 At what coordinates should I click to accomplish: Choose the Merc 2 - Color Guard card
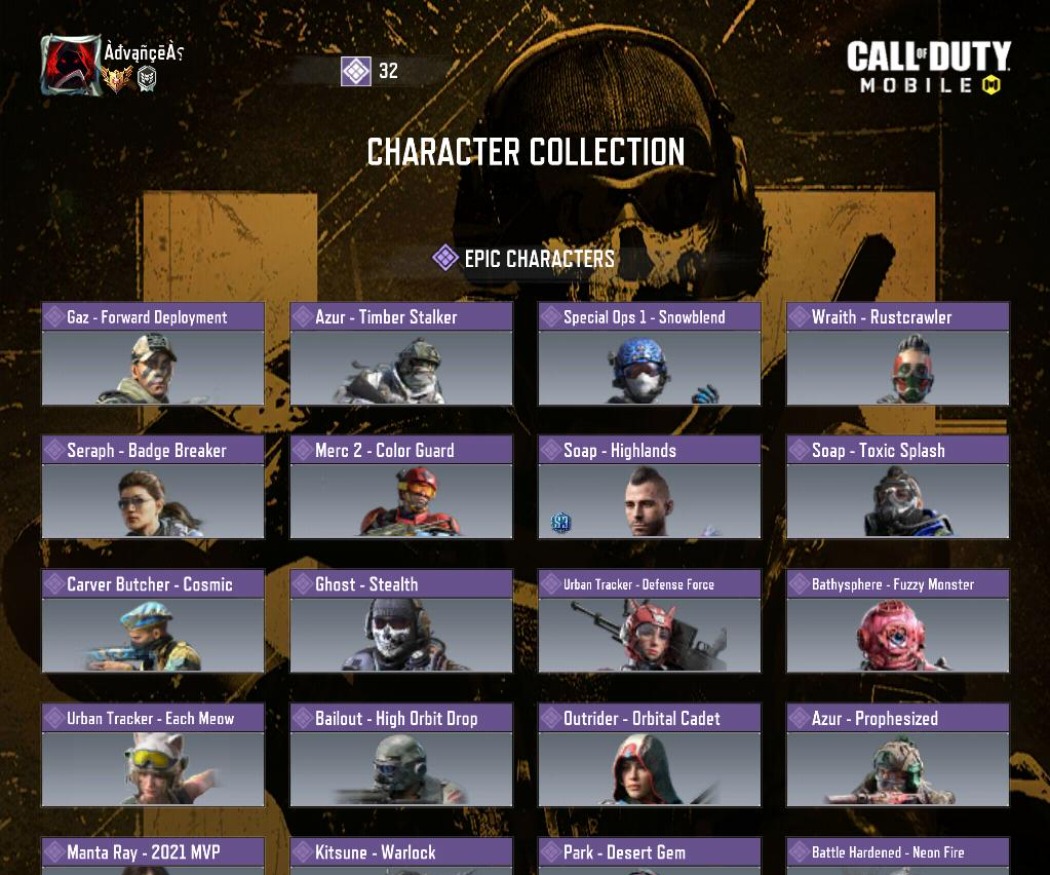click(x=401, y=487)
